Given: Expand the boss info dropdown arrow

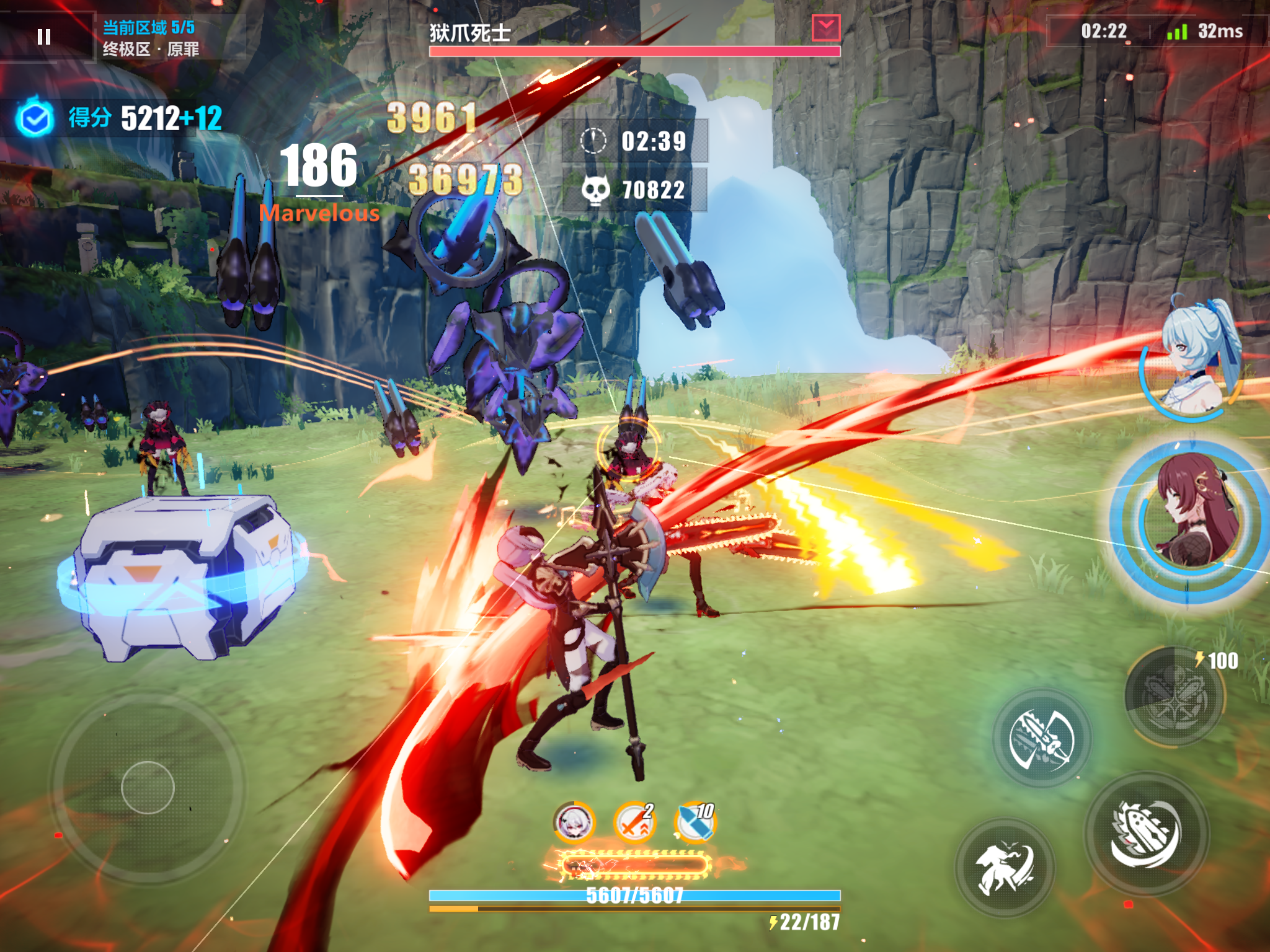Looking at the screenshot, I should 826,28.
